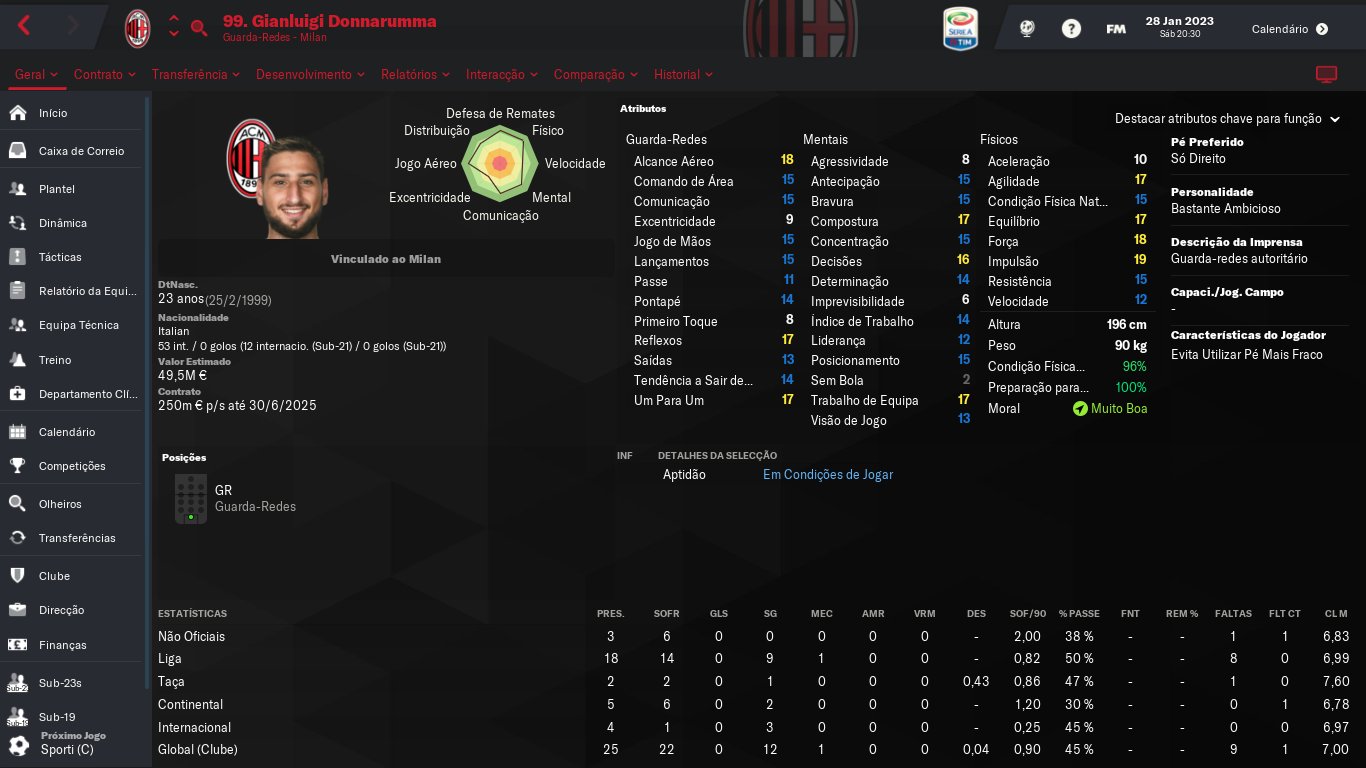Open the player search magnifier
Viewport: 1366px width, 768px height.
199,28
